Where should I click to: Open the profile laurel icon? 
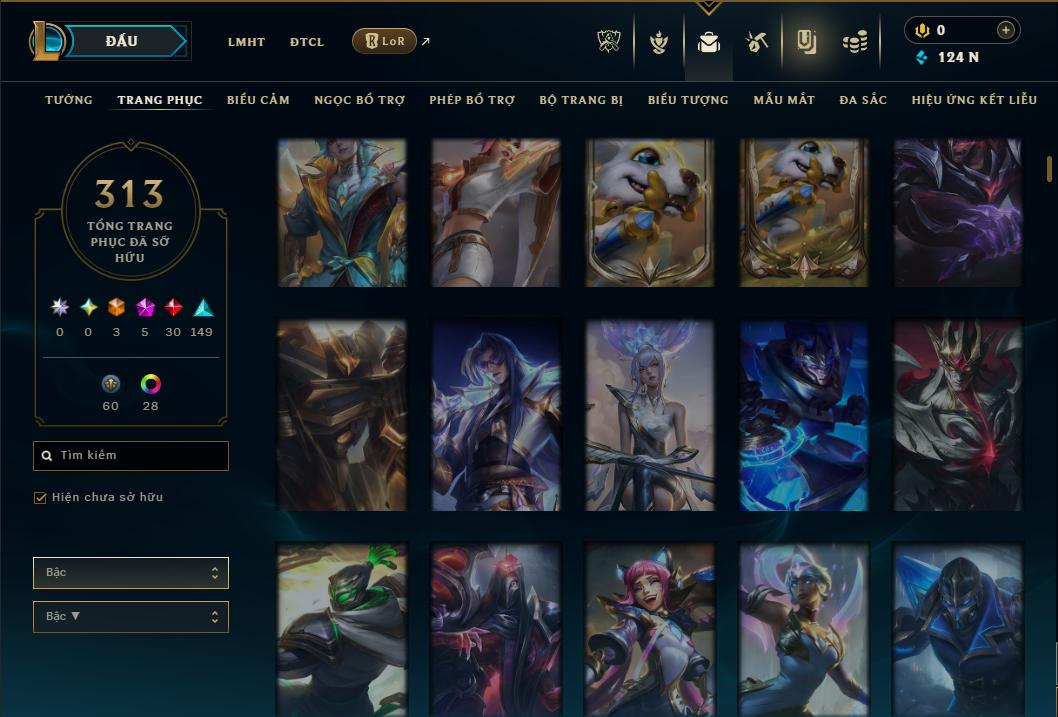coord(658,42)
